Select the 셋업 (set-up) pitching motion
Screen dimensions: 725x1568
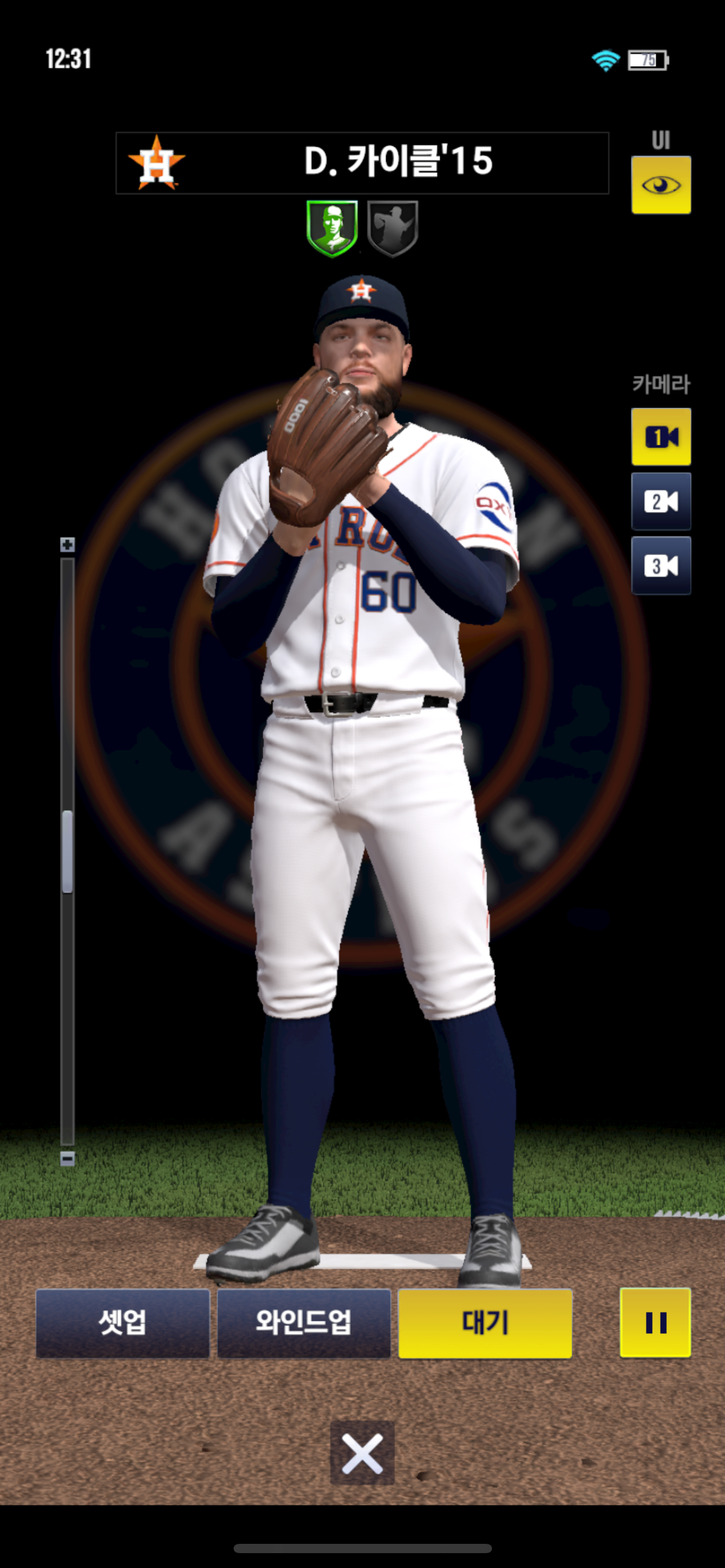click(123, 1323)
